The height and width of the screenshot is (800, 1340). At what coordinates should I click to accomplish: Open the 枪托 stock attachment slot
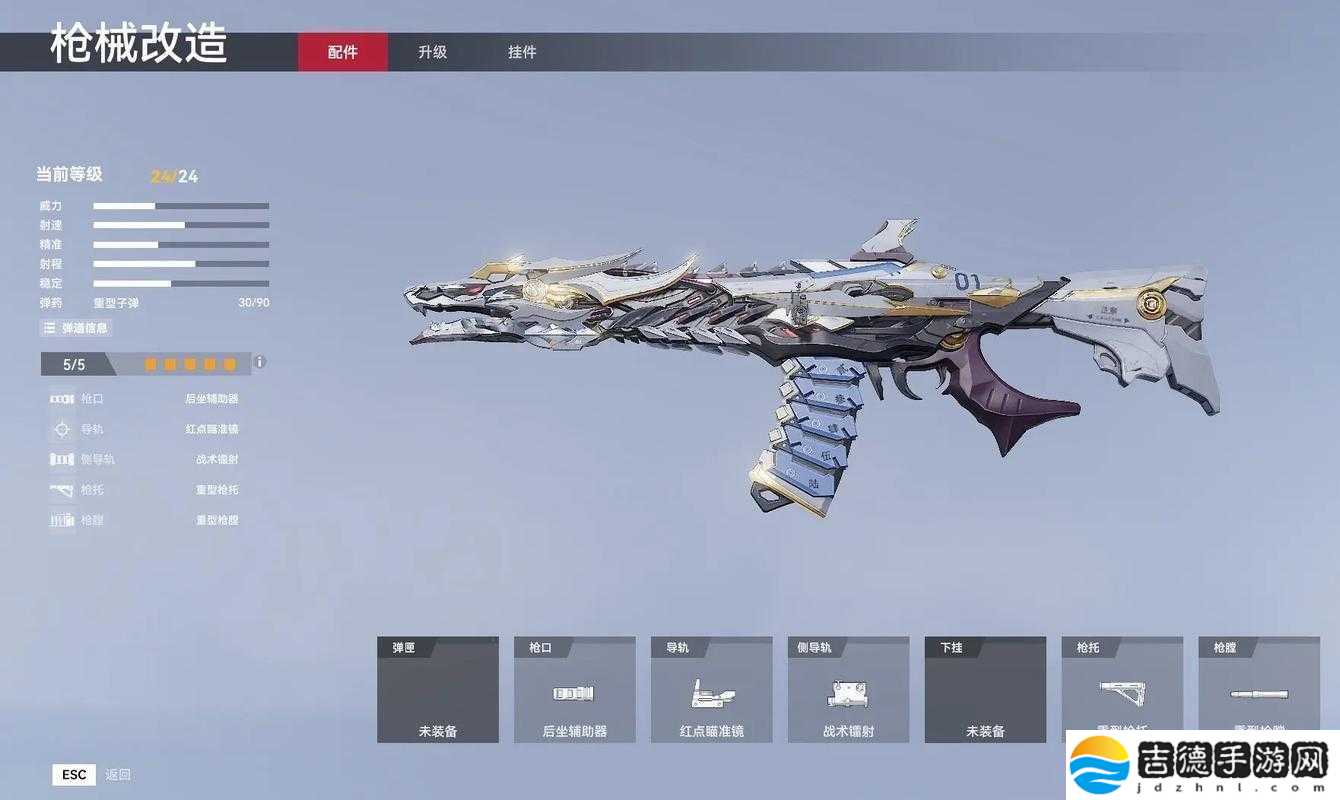point(1121,685)
